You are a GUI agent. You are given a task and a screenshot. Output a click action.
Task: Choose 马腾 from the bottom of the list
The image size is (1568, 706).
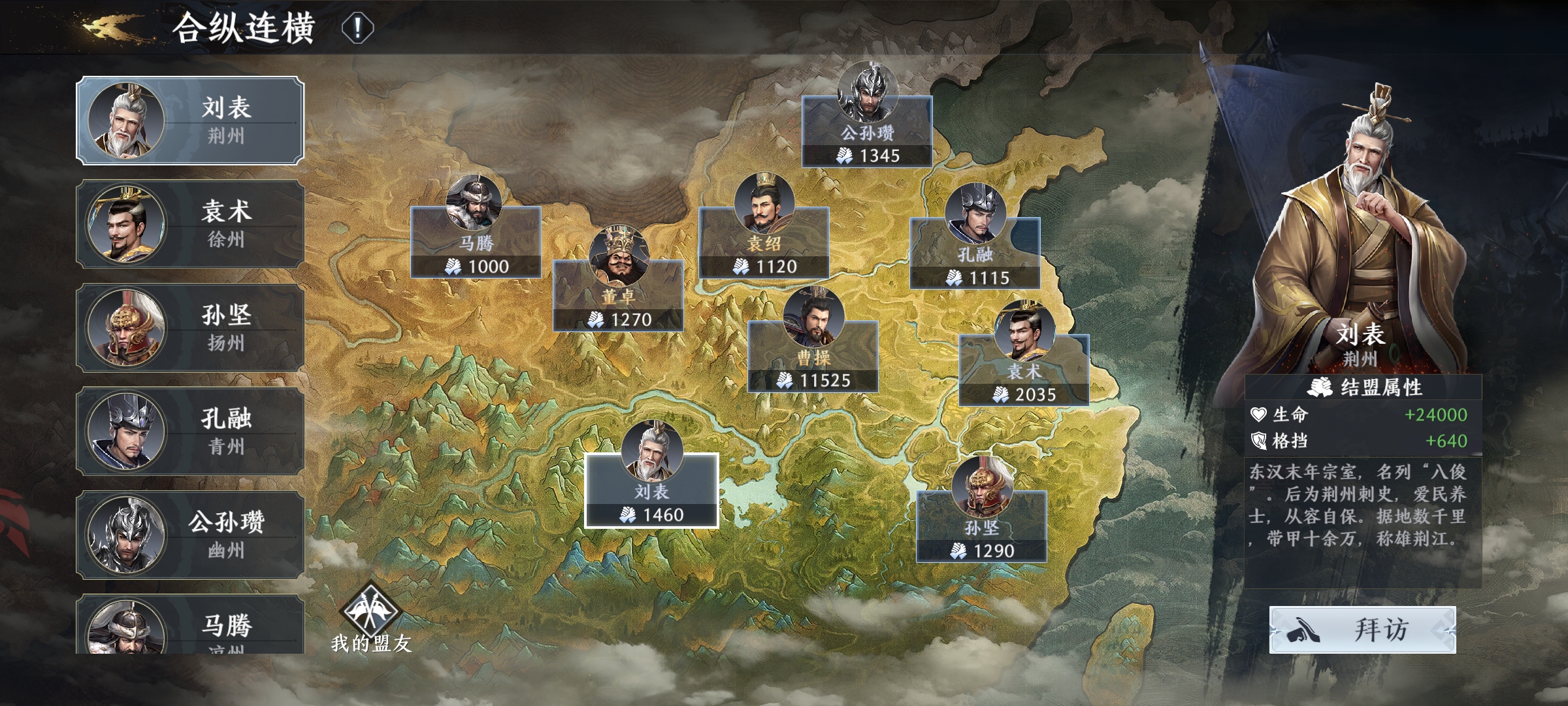(x=189, y=626)
